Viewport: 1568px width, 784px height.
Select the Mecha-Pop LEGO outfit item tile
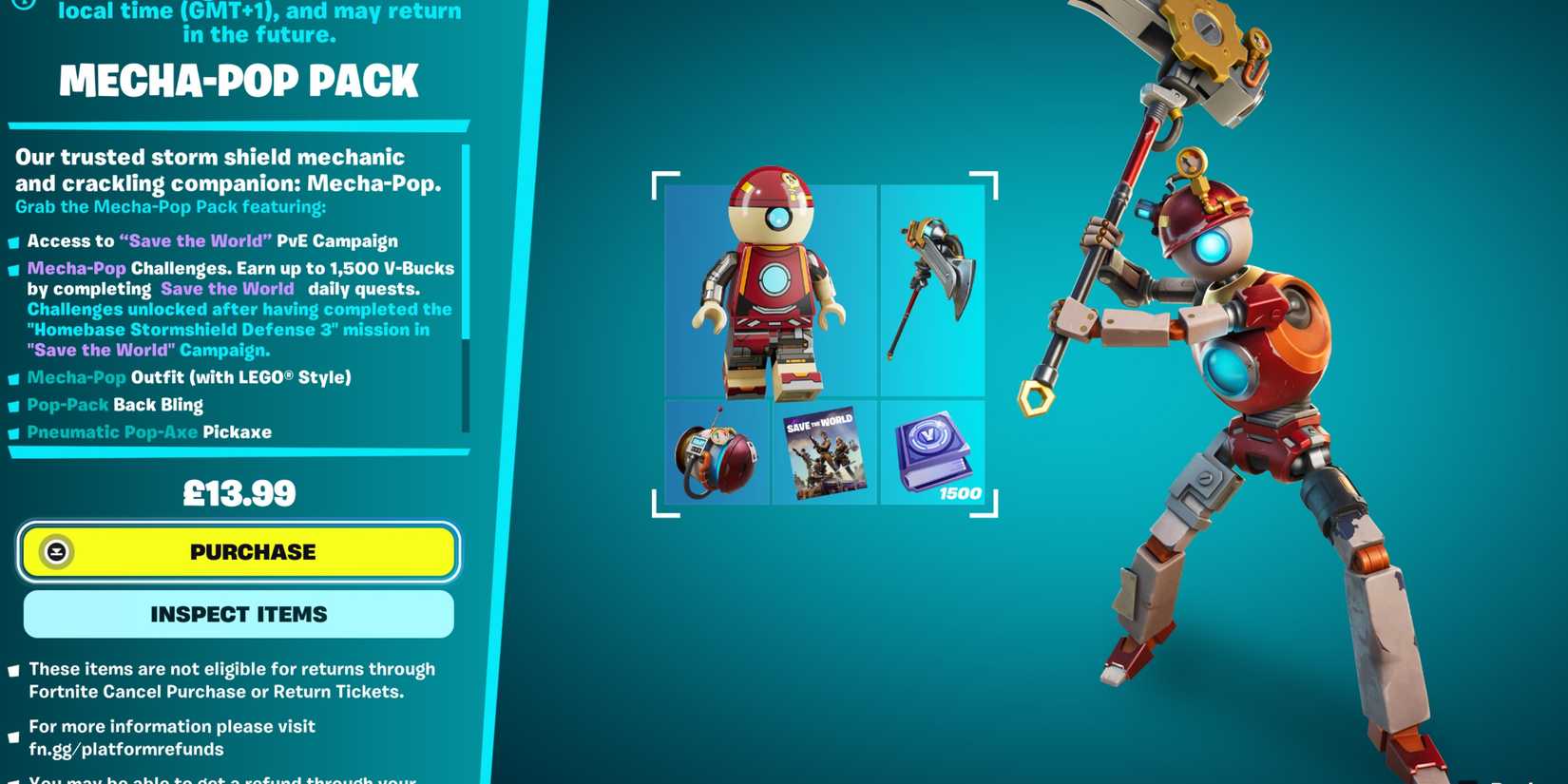click(x=772, y=292)
